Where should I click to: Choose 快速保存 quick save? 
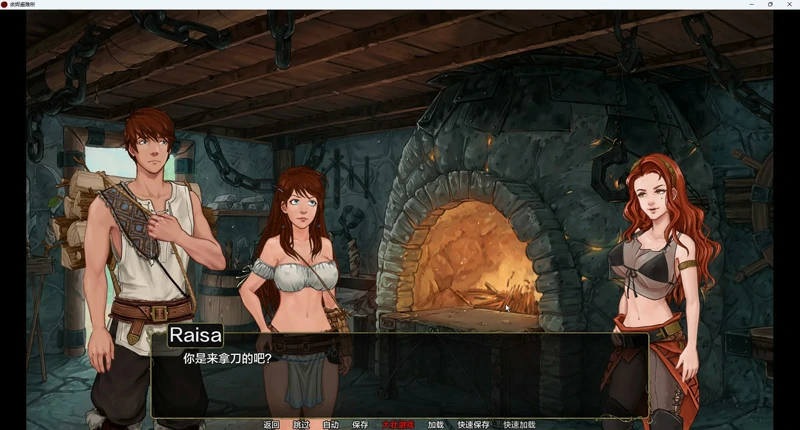[x=473, y=425]
